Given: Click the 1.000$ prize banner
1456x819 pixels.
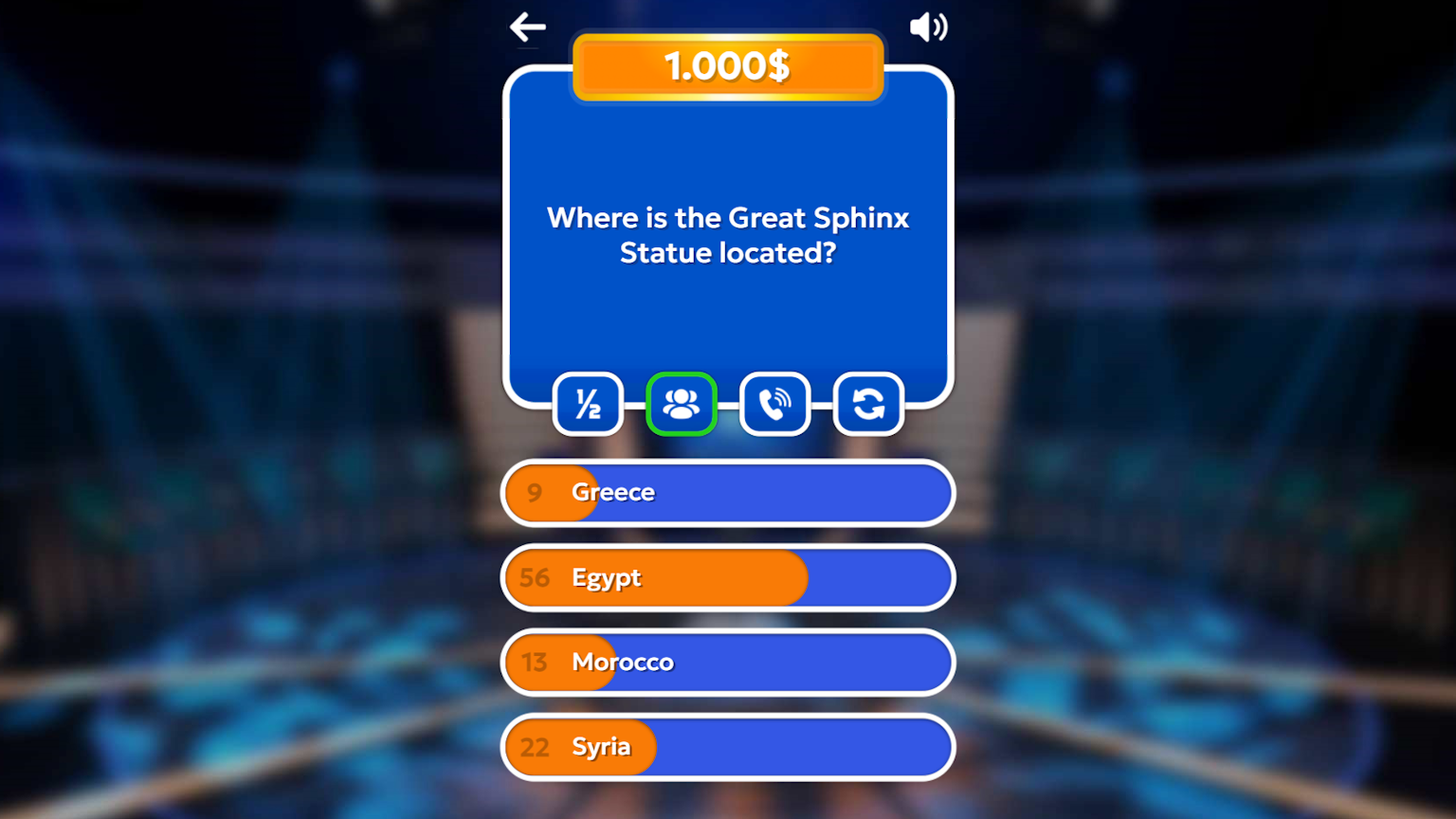Looking at the screenshot, I should [727, 66].
